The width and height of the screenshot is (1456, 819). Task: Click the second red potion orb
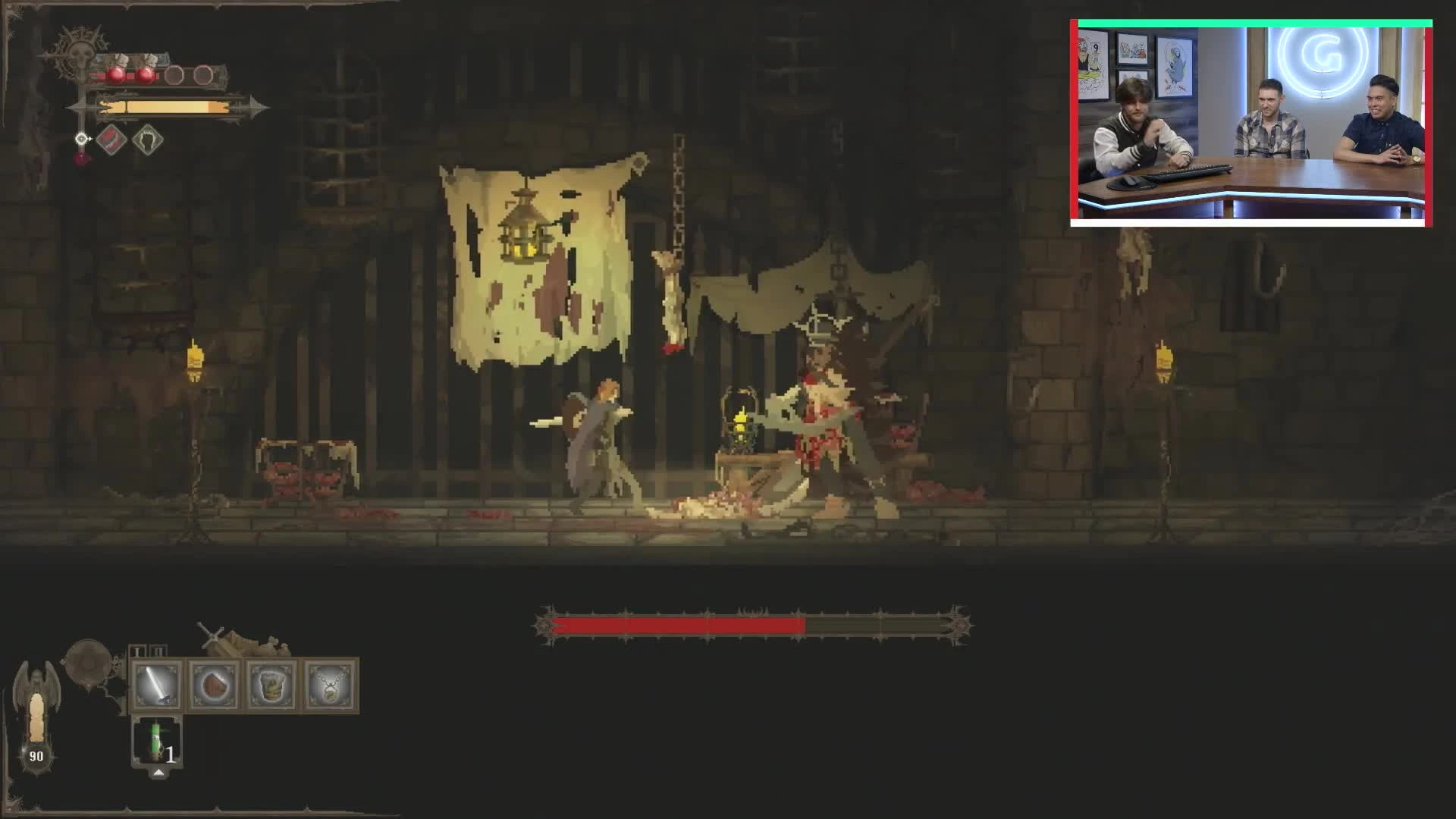coord(146,74)
